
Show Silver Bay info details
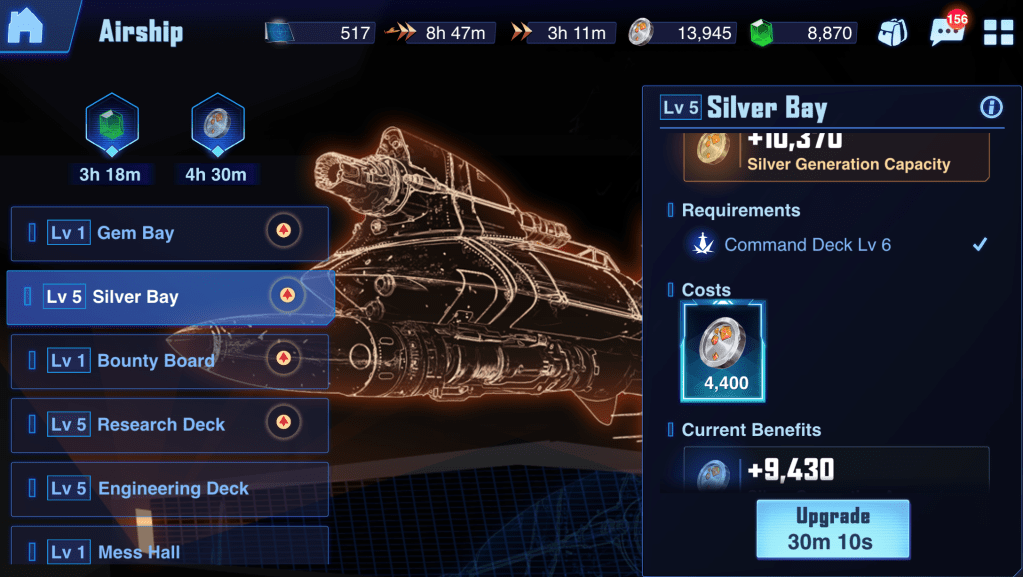click(991, 108)
